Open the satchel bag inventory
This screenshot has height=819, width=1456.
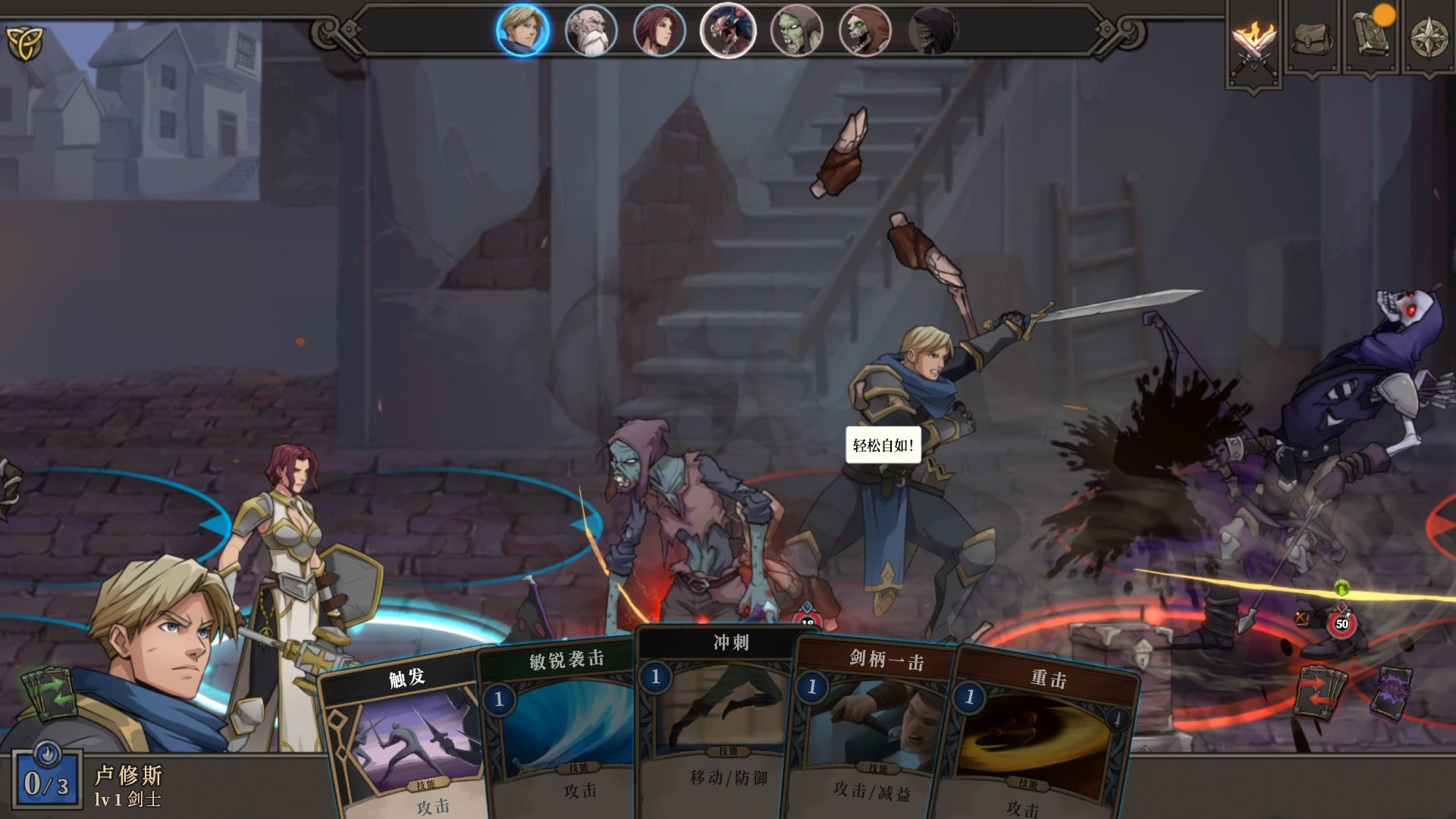click(1312, 38)
